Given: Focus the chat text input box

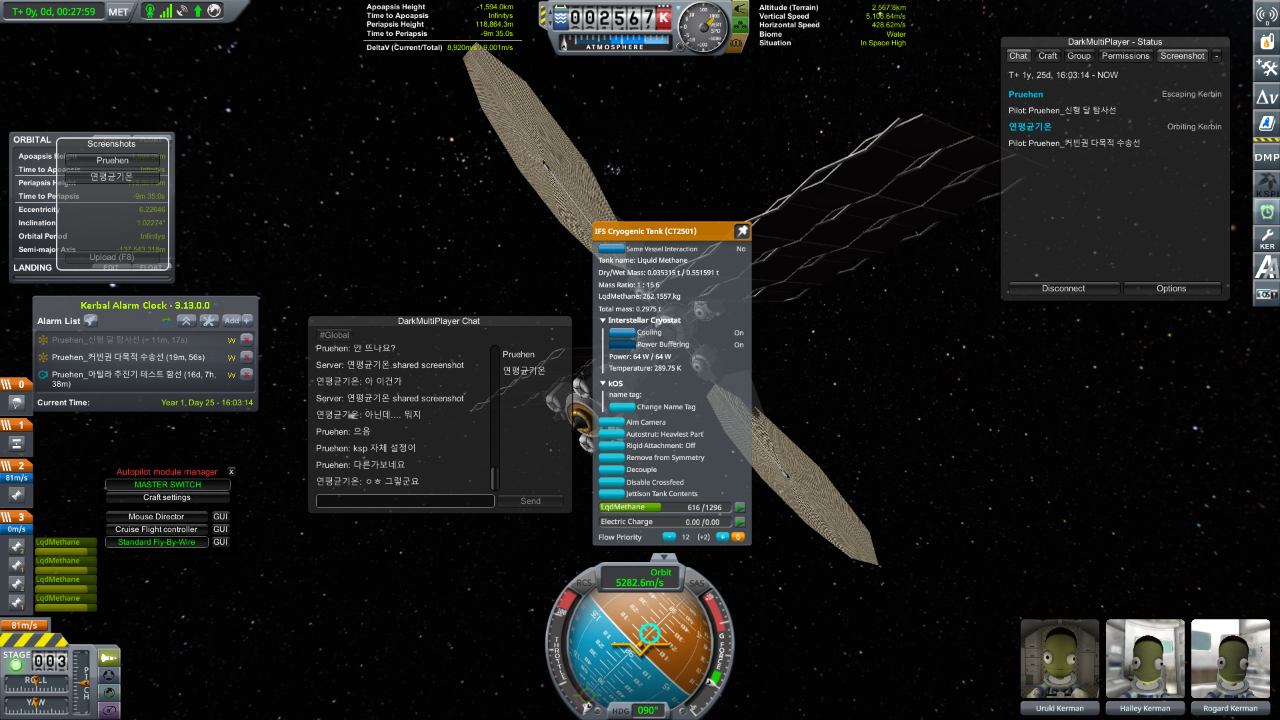Looking at the screenshot, I should click(x=405, y=501).
